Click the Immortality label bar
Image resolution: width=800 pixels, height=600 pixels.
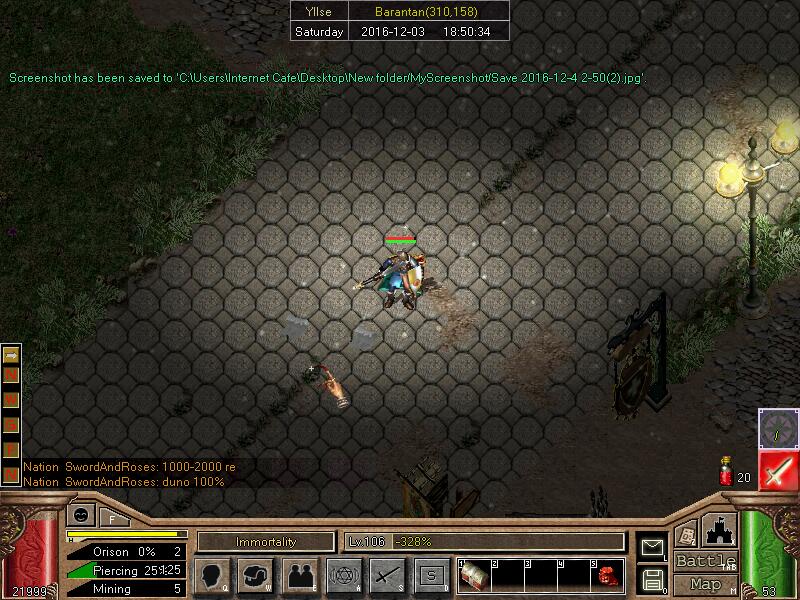[266, 542]
